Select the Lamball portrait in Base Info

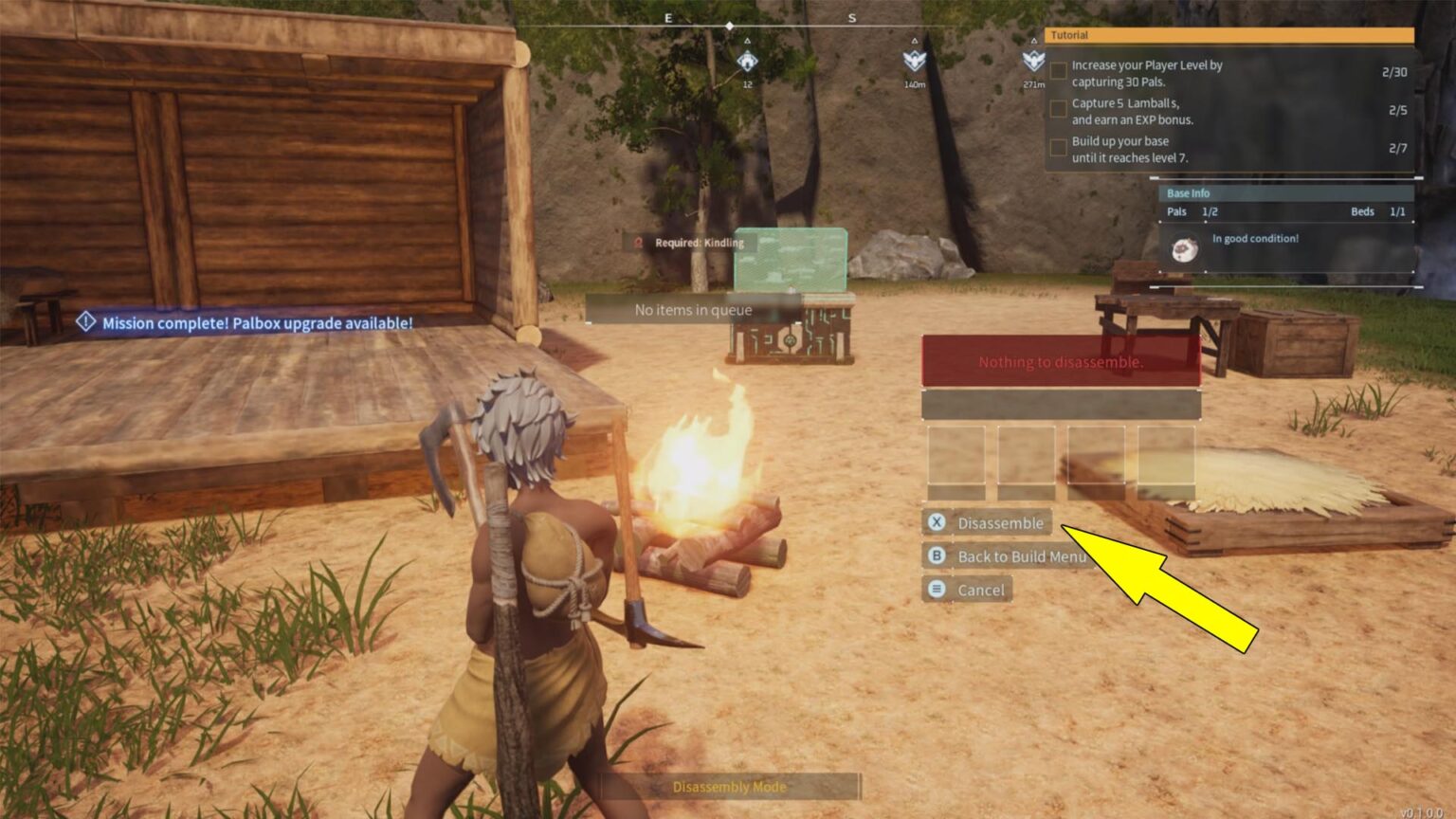coord(1184,248)
